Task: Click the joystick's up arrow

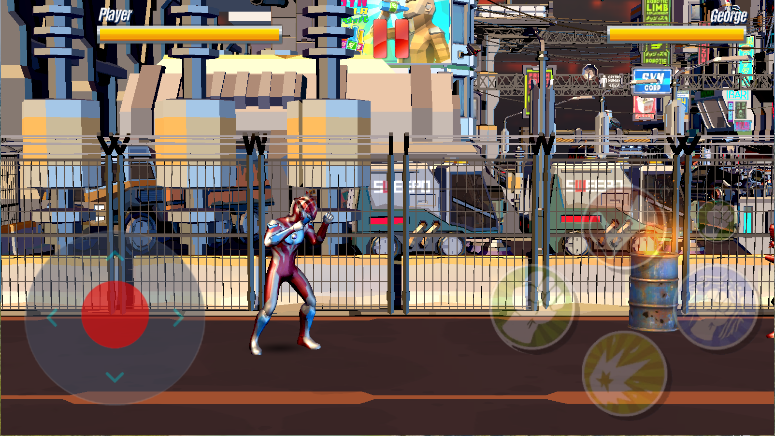Action: click(x=115, y=258)
